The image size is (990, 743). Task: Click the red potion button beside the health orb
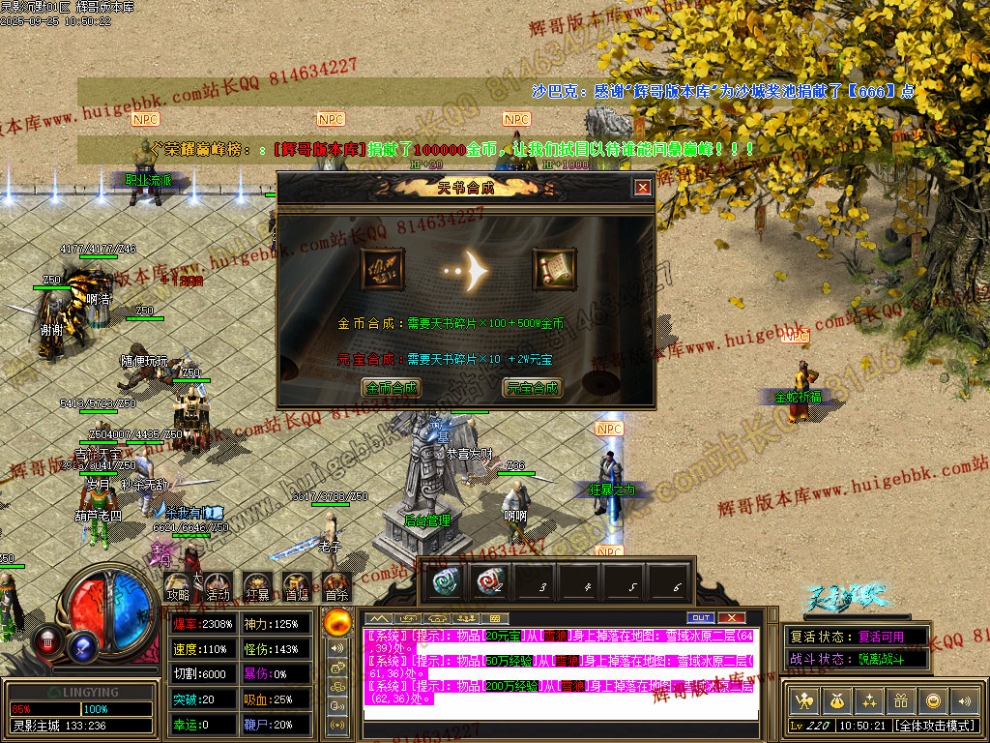pyautogui.click(x=47, y=639)
